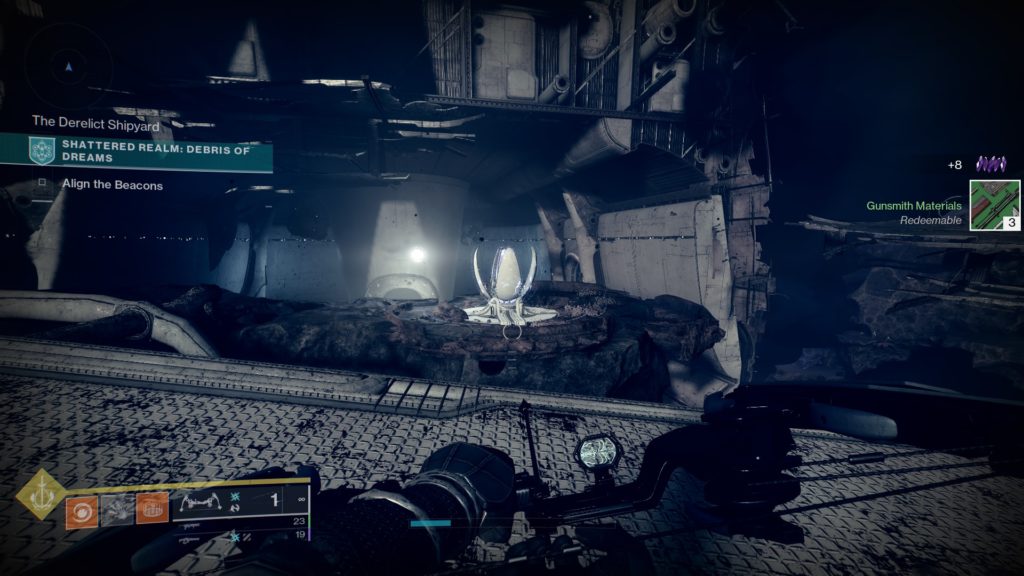The width and height of the screenshot is (1024, 576).
Task: Click the Align the Beacons objective checkbox
Action: pos(42,184)
